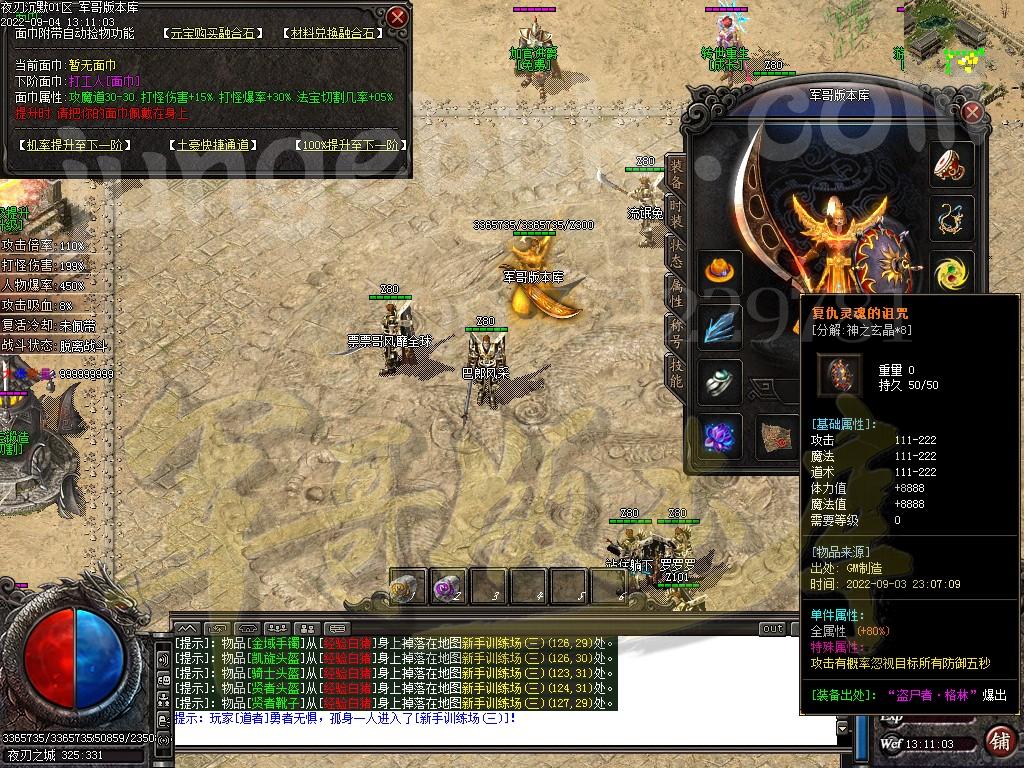The width and height of the screenshot is (1024, 768).
Task: Click the red 铺 shop button
Action: point(998,741)
